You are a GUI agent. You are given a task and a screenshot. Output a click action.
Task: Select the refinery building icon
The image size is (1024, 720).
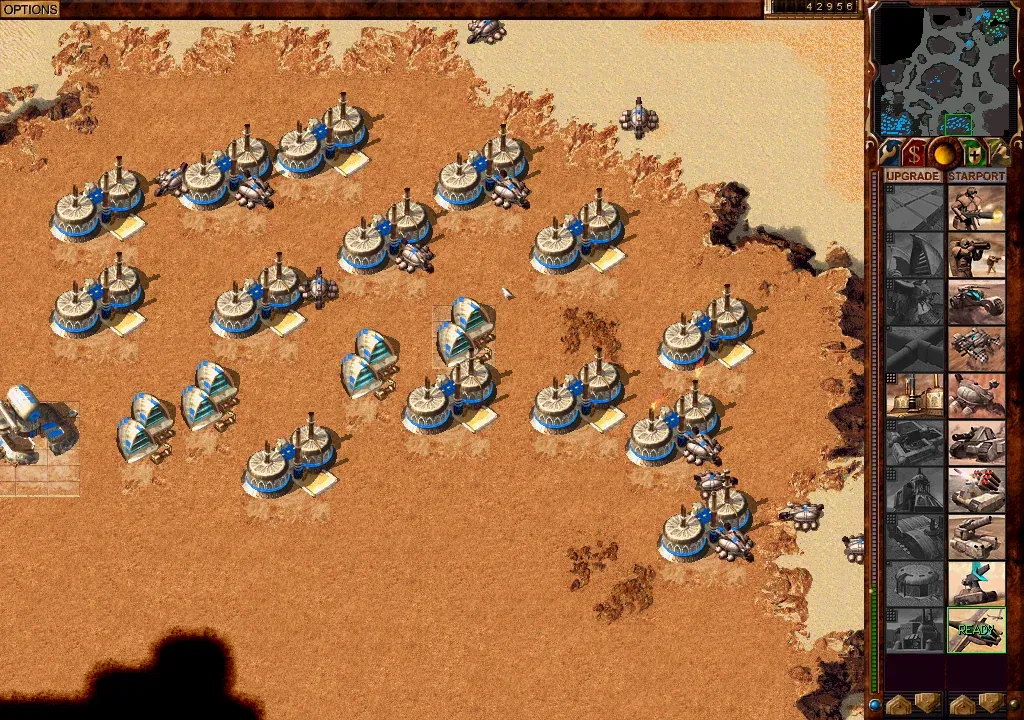point(915,396)
